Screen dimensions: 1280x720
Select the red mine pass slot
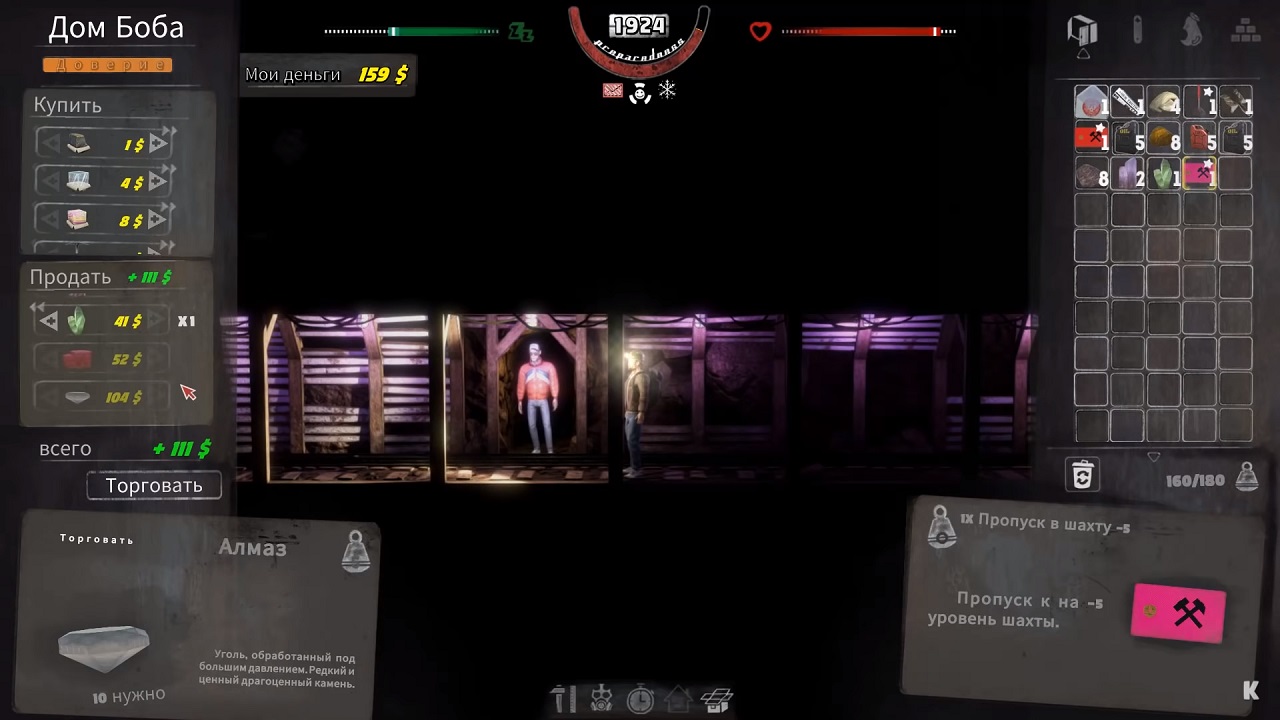tap(1091, 137)
